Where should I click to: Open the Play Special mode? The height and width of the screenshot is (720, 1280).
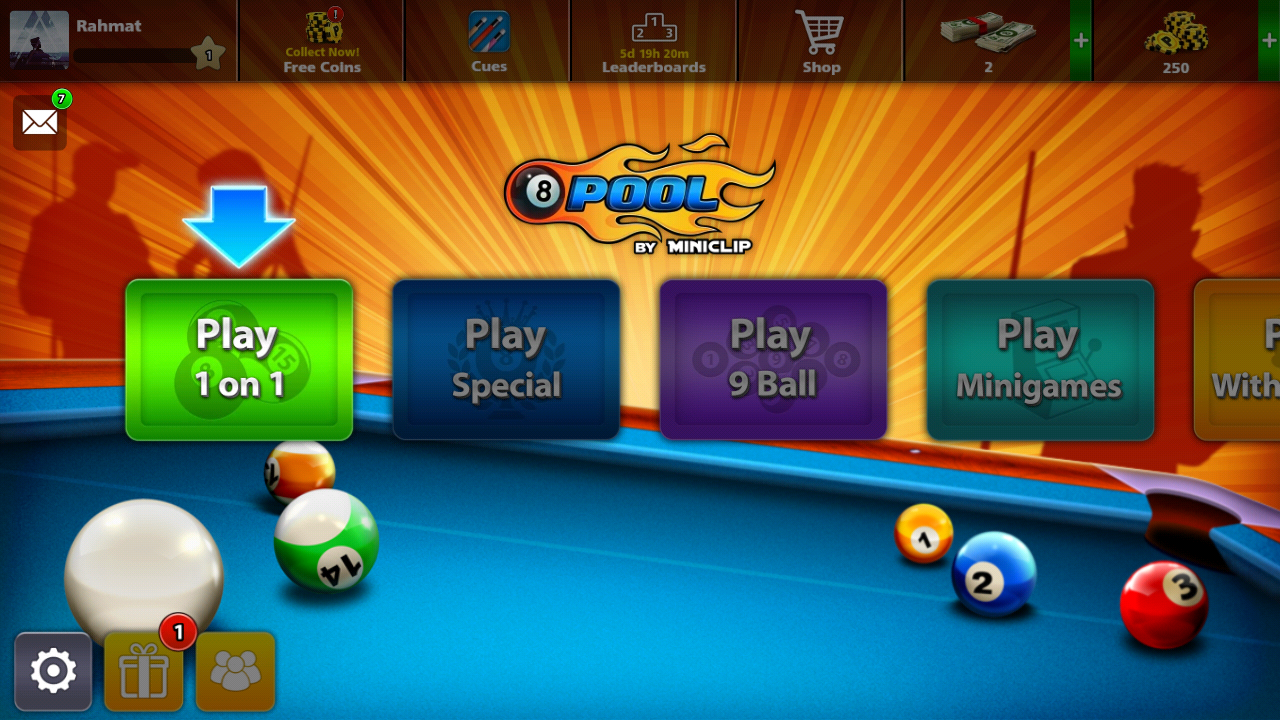506,360
